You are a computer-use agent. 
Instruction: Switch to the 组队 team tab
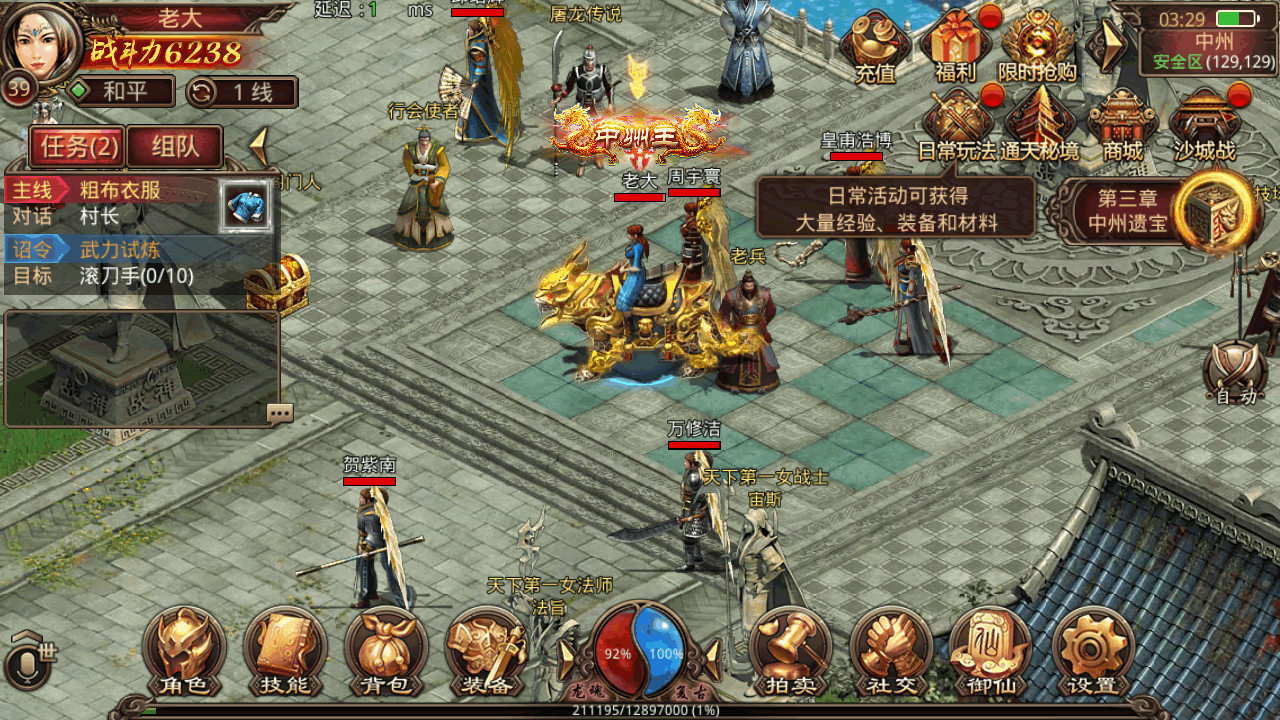(175, 147)
